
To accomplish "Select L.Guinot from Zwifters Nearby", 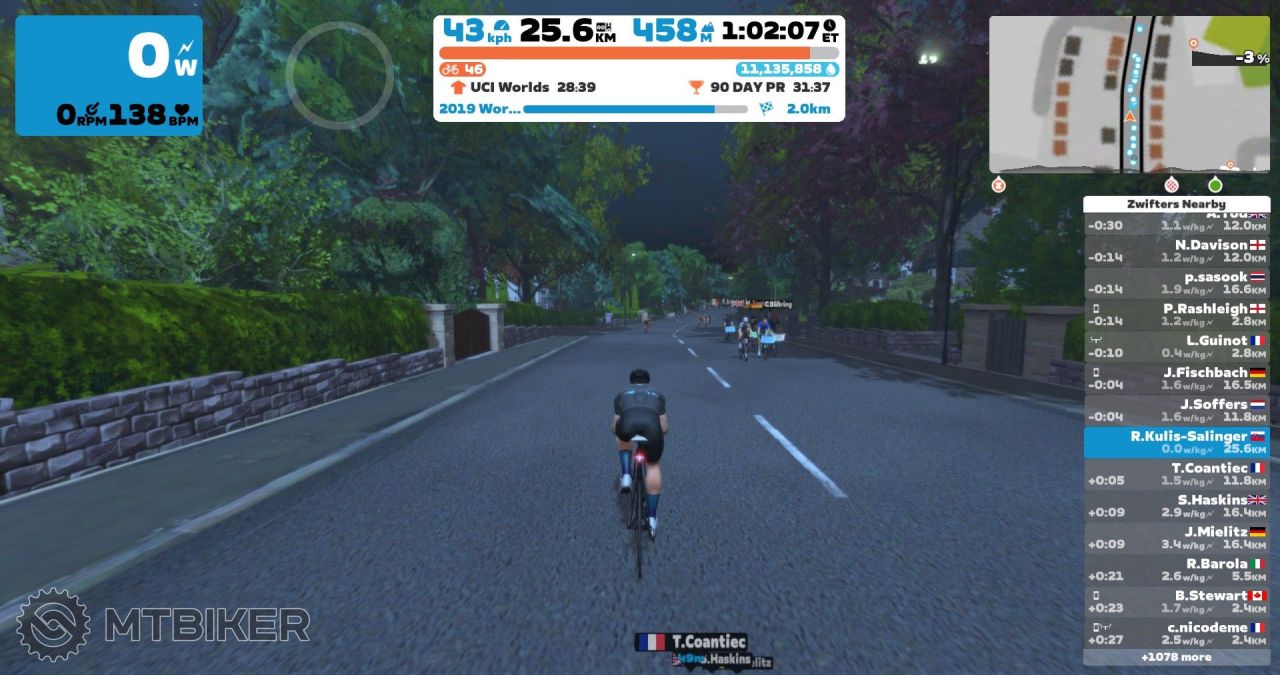I will coord(1176,347).
